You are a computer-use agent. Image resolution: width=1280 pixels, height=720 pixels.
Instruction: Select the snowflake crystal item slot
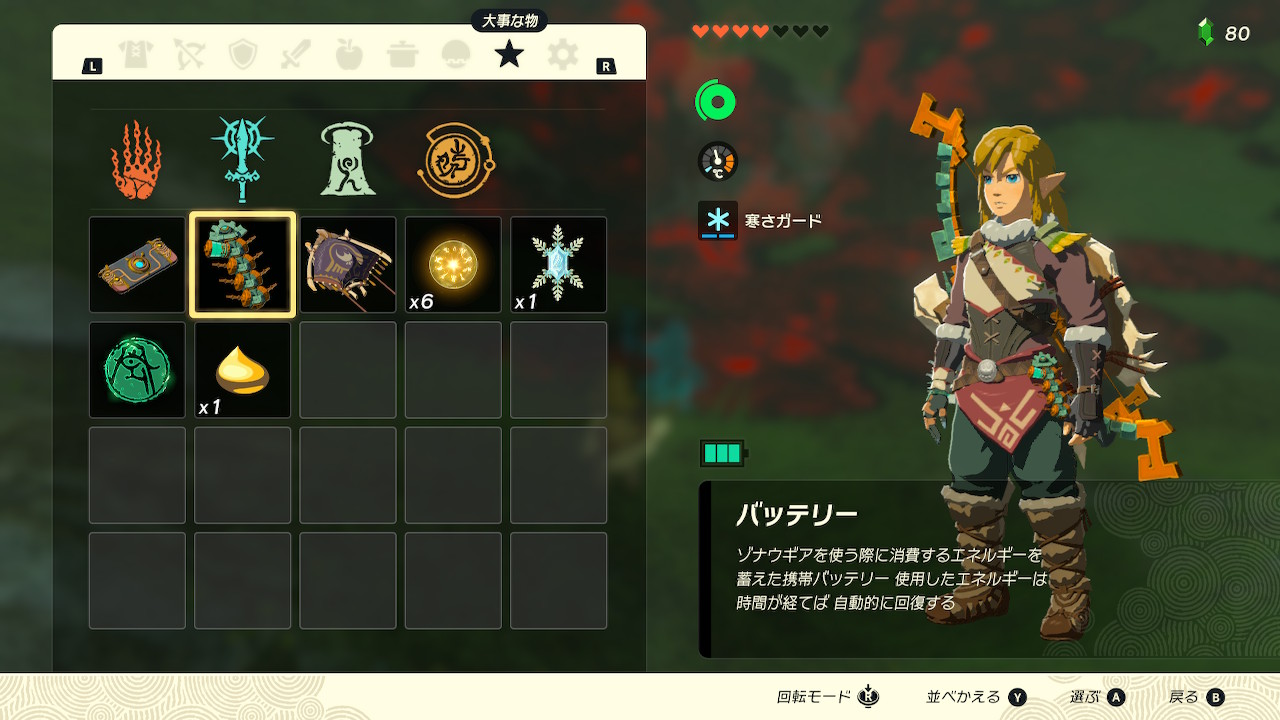point(558,265)
